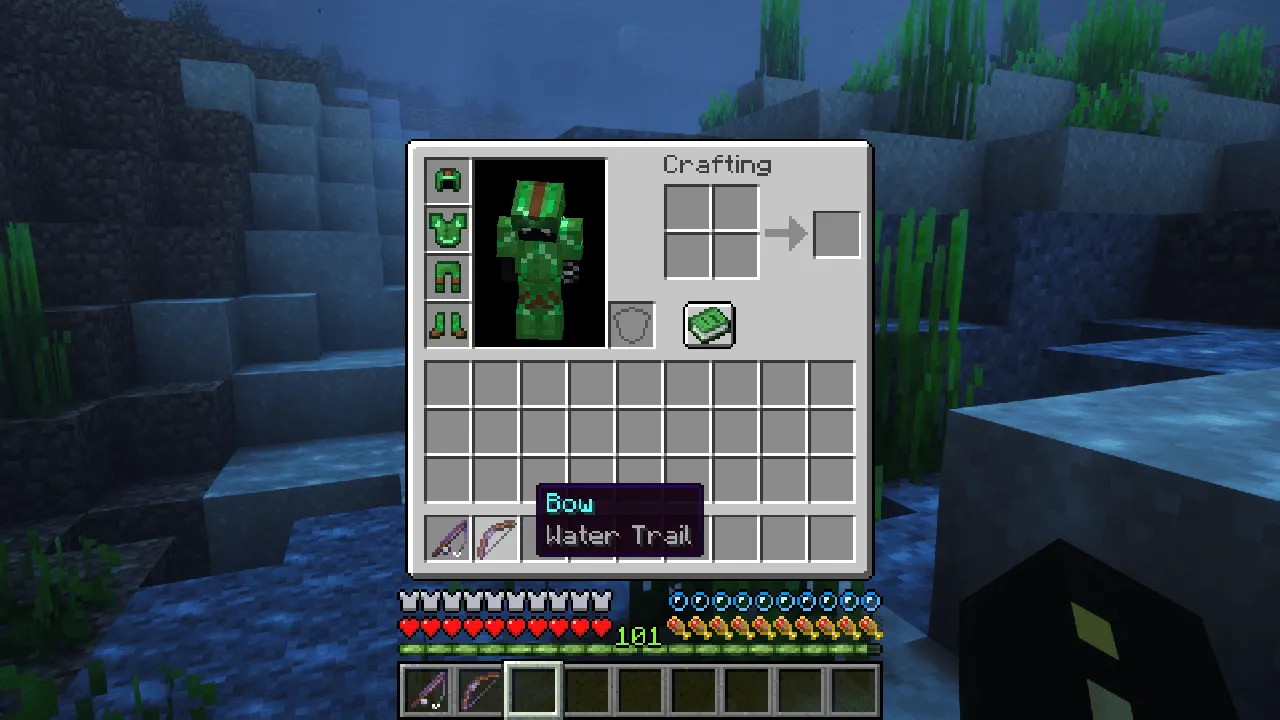Click the crafting result output slot
Viewport: 1280px width, 720px height.
(x=837, y=232)
